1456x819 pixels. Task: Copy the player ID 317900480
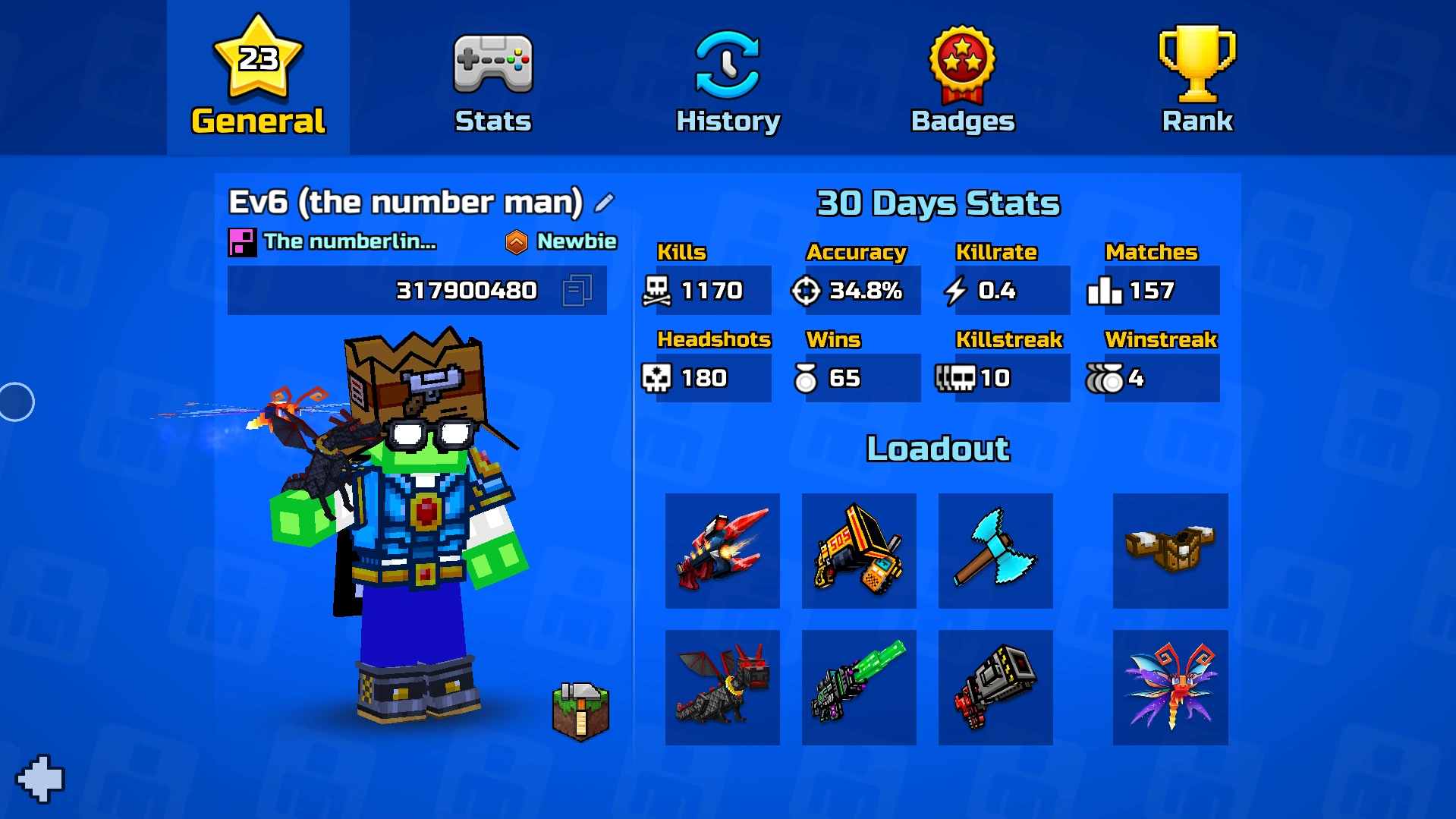pyautogui.click(x=579, y=290)
